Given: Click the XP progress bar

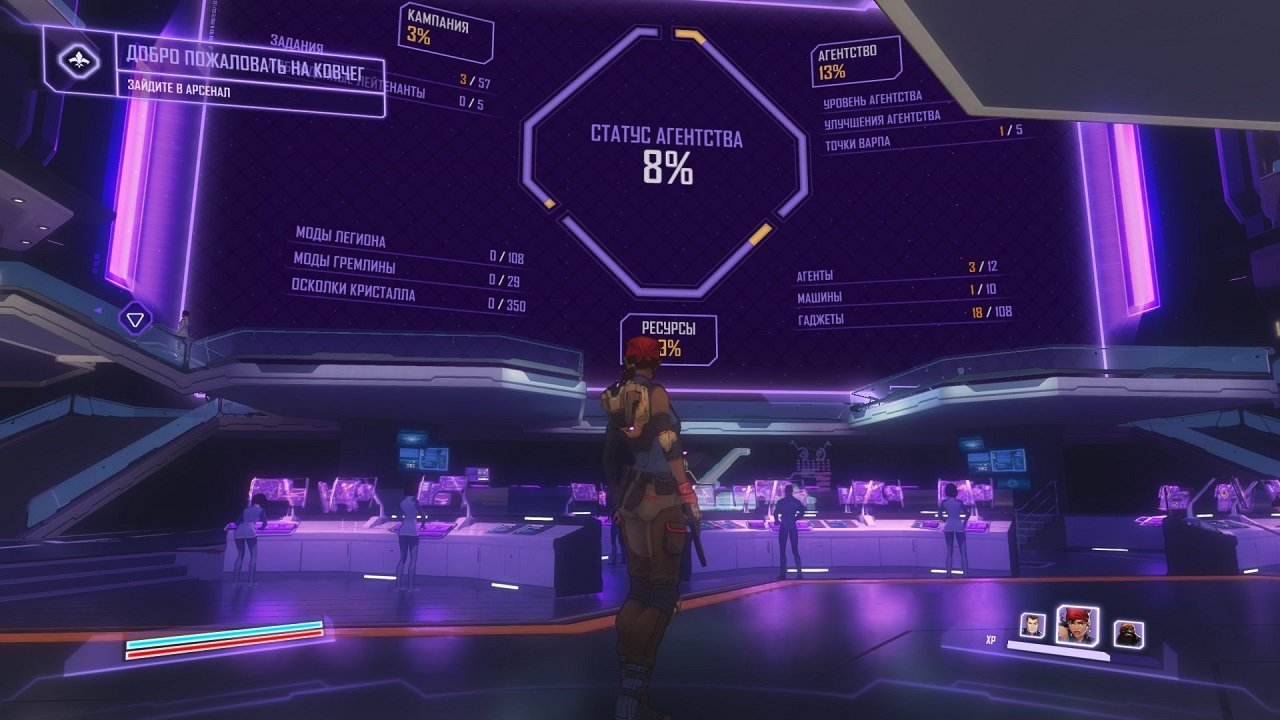Looking at the screenshot, I should 1060,649.
